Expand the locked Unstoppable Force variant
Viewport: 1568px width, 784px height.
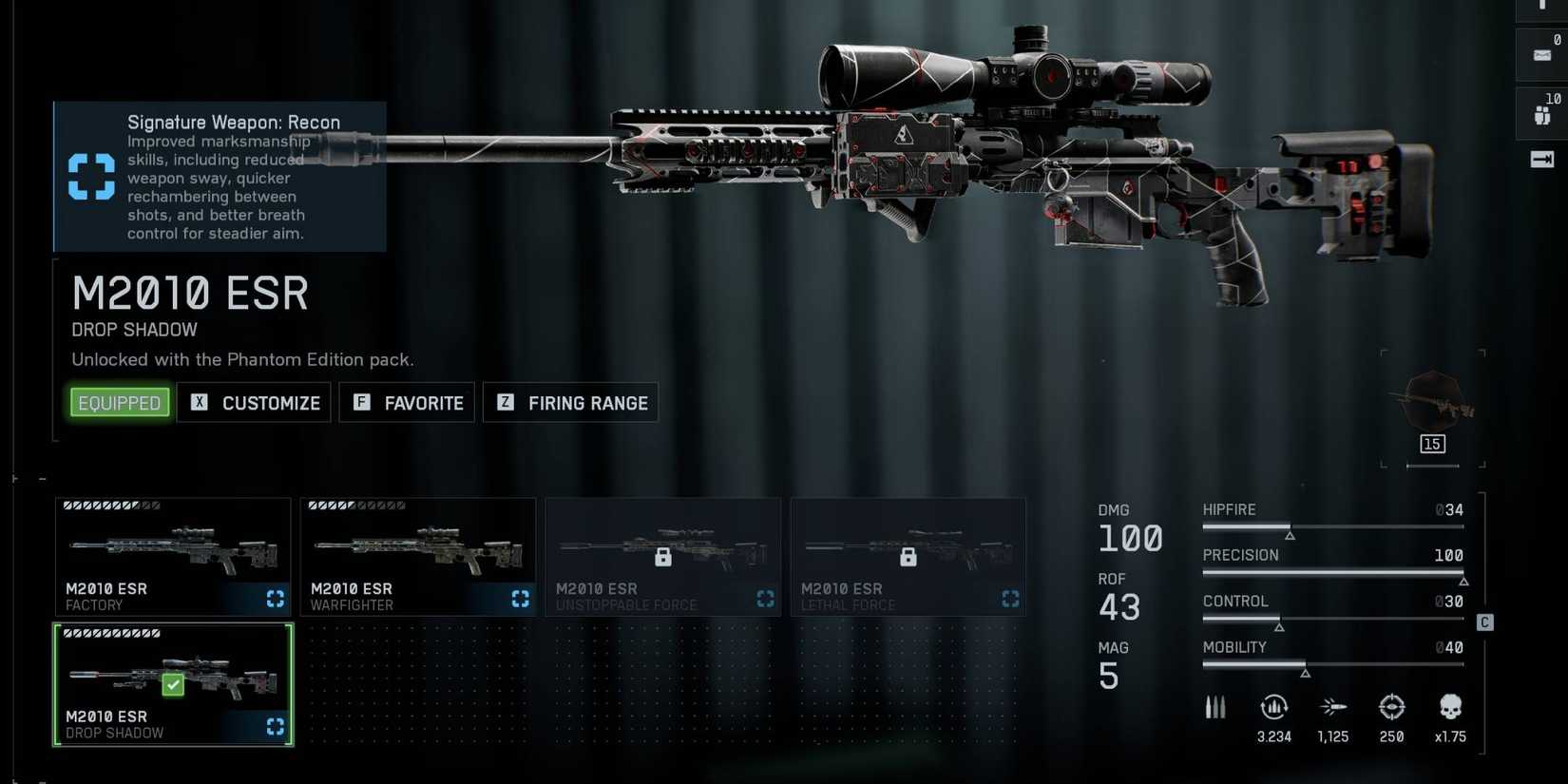(x=663, y=556)
